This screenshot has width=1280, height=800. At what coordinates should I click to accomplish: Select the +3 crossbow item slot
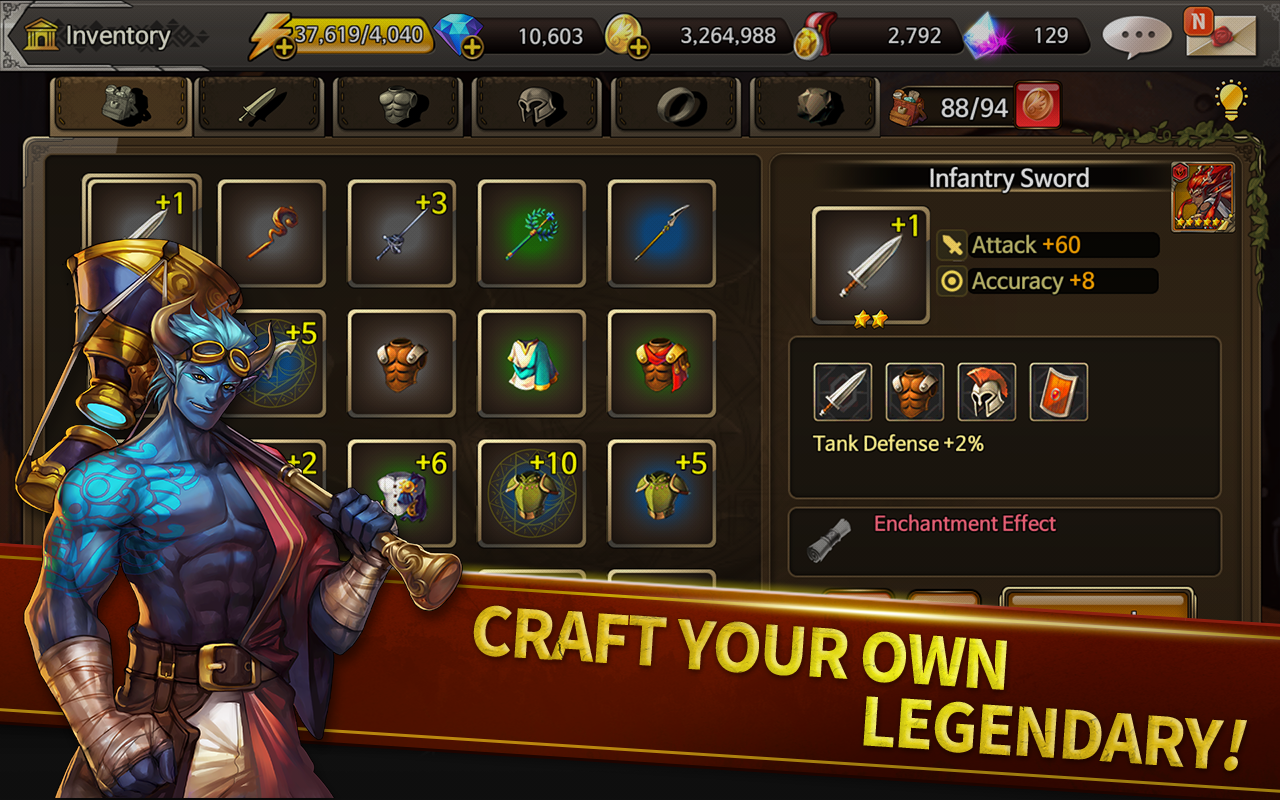tap(402, 233)
